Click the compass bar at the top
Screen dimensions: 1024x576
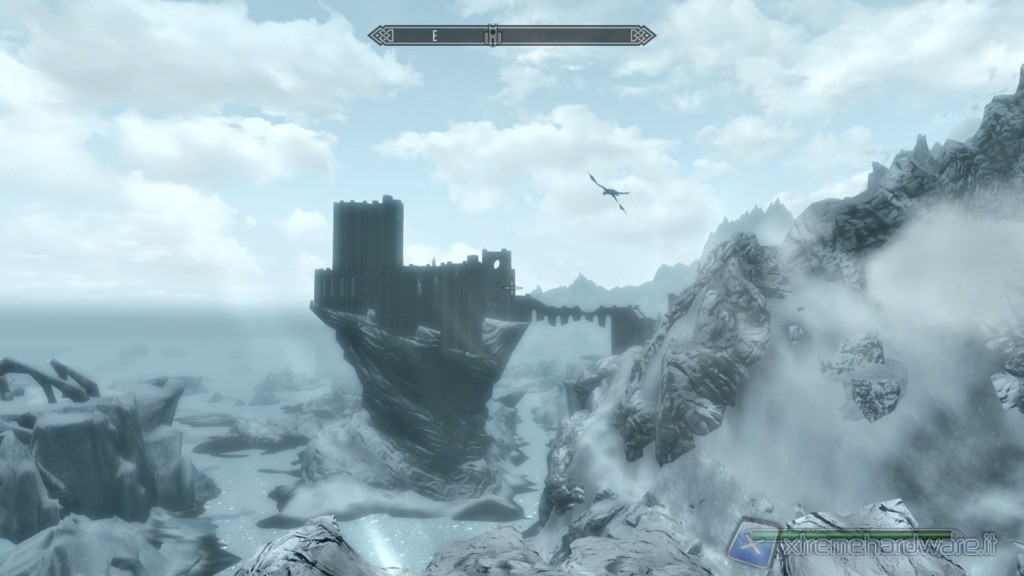click(x=511, y=35)
